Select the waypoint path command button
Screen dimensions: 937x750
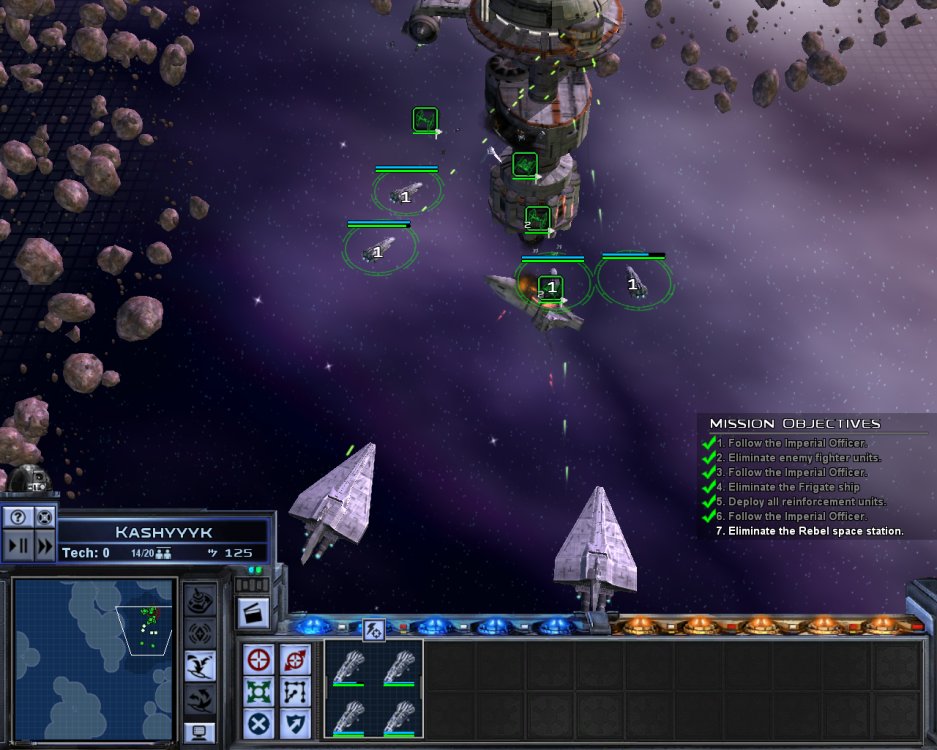pos(294,691)
